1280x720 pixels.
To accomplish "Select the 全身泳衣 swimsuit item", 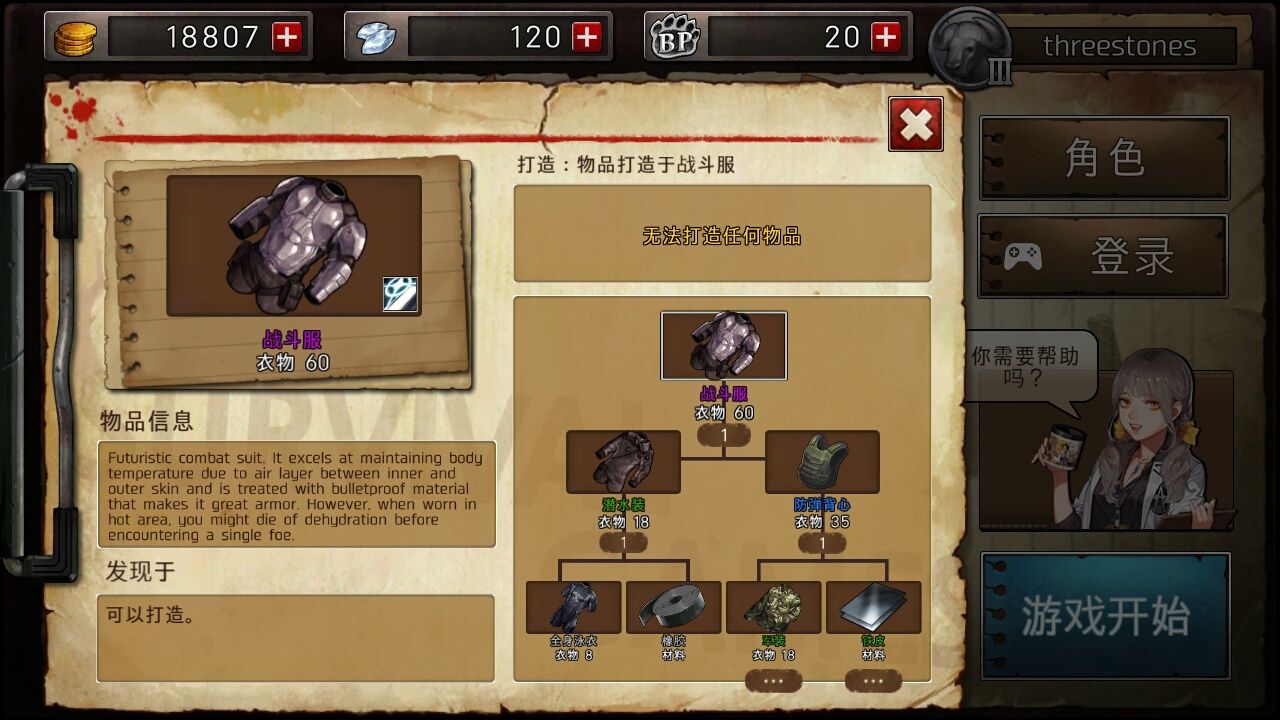I will (x=573, y=606).
